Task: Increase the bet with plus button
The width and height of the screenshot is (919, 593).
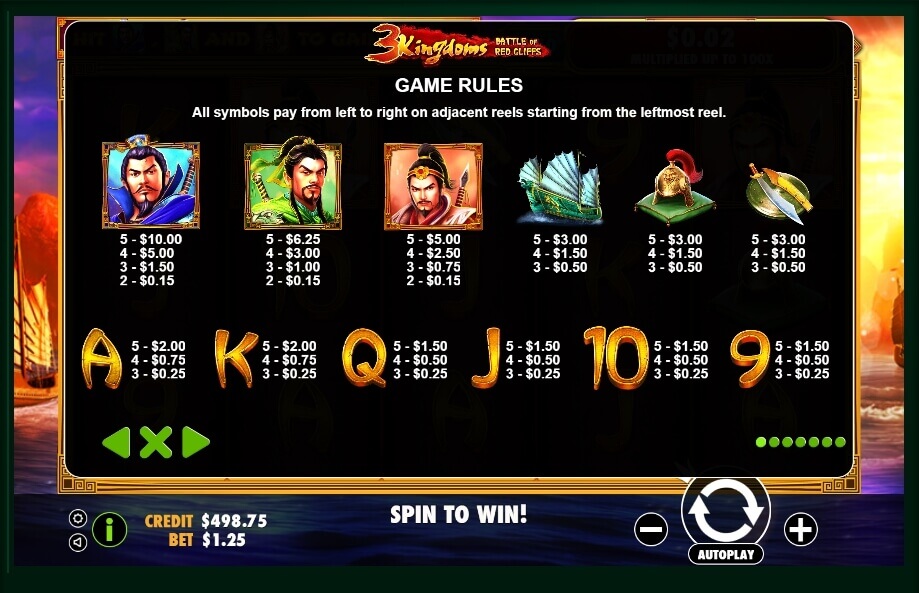Action: point(801,529)
